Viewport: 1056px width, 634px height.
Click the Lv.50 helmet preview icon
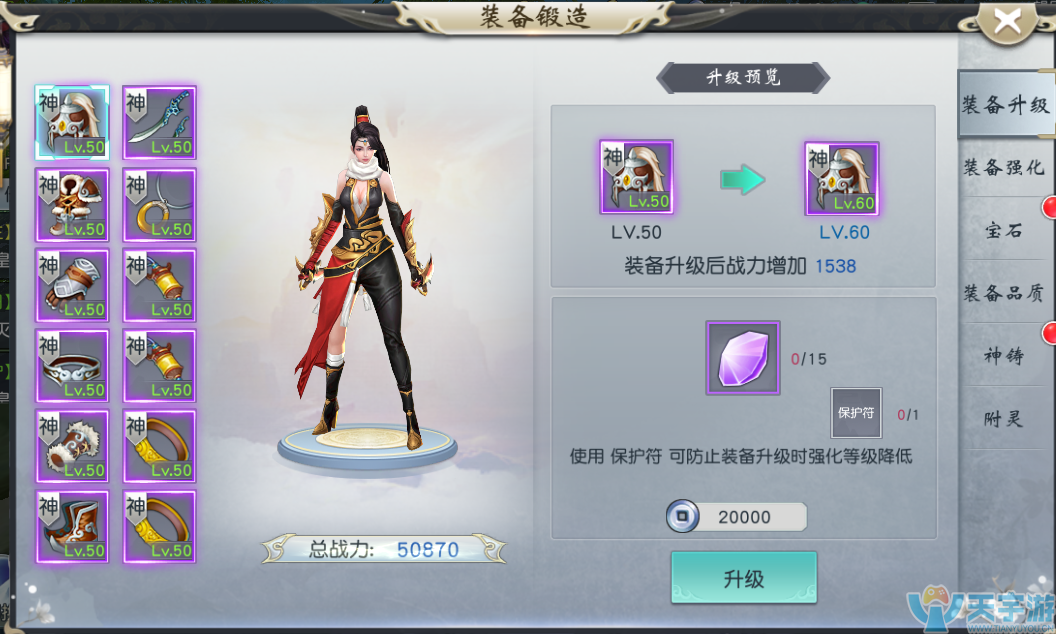[x=636, y=177]
